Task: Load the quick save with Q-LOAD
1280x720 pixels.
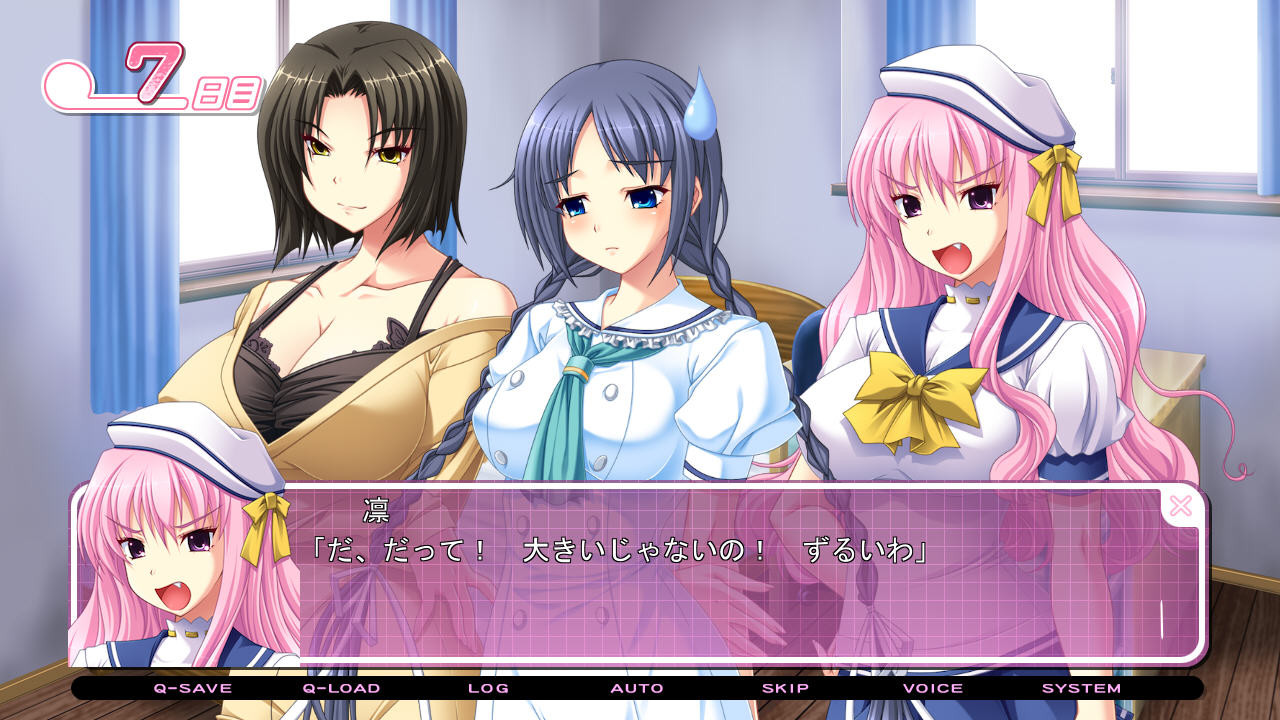Action: (341, 688)
